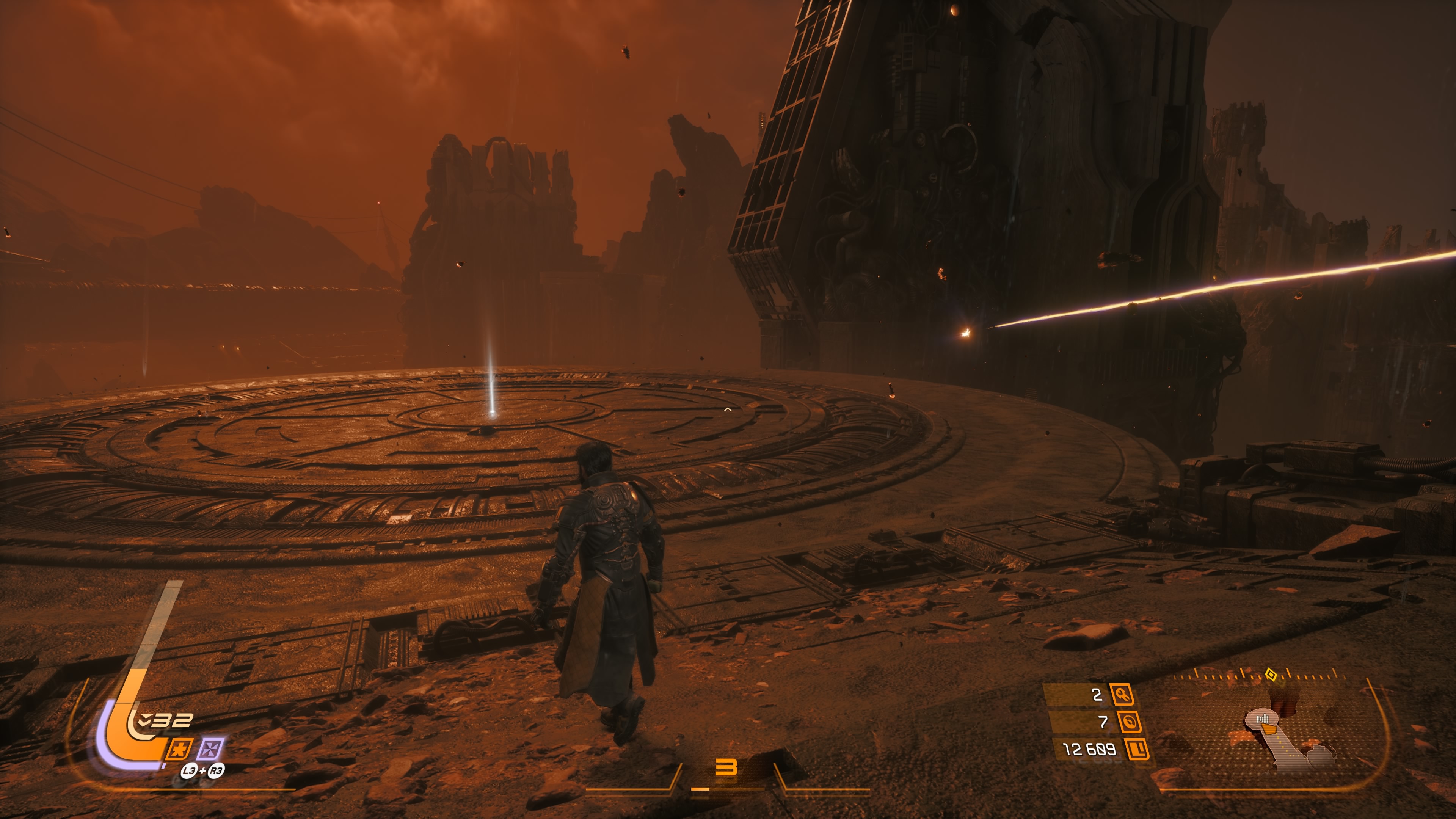Screen dimensions: 1456x819
Task: Open the currency icon beside 12 609
Action: (x=1136, y=750)
